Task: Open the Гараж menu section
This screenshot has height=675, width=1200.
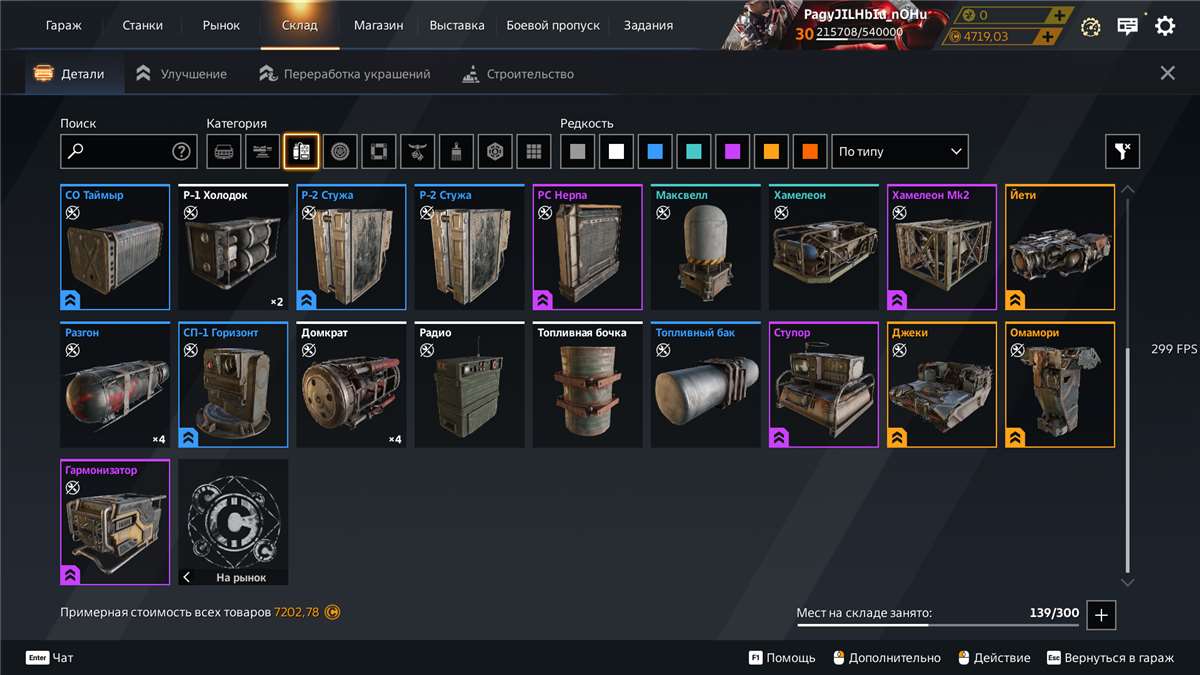Action: click(64, 25)
